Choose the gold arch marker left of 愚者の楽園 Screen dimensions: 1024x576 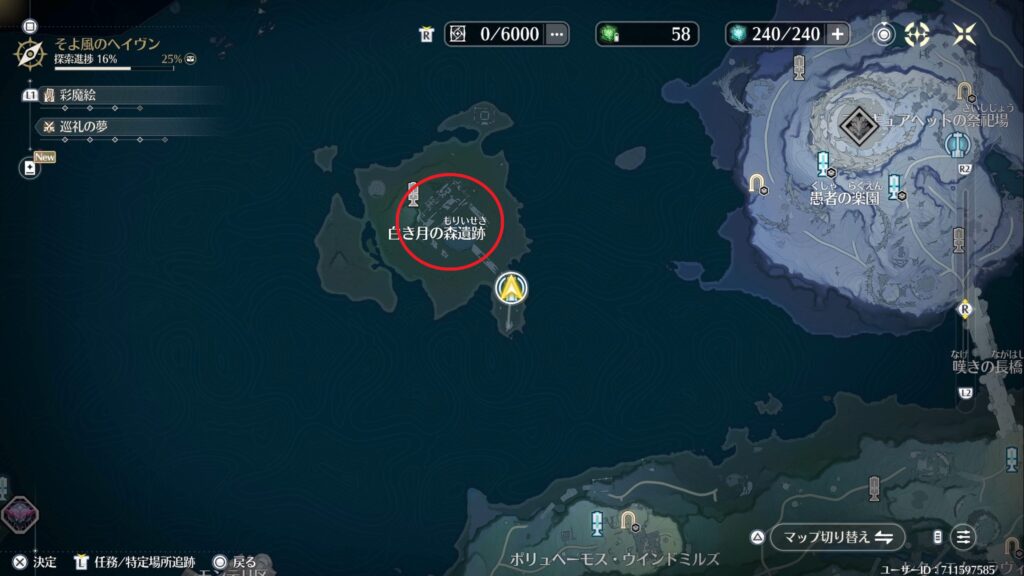(x=757, y=183)
